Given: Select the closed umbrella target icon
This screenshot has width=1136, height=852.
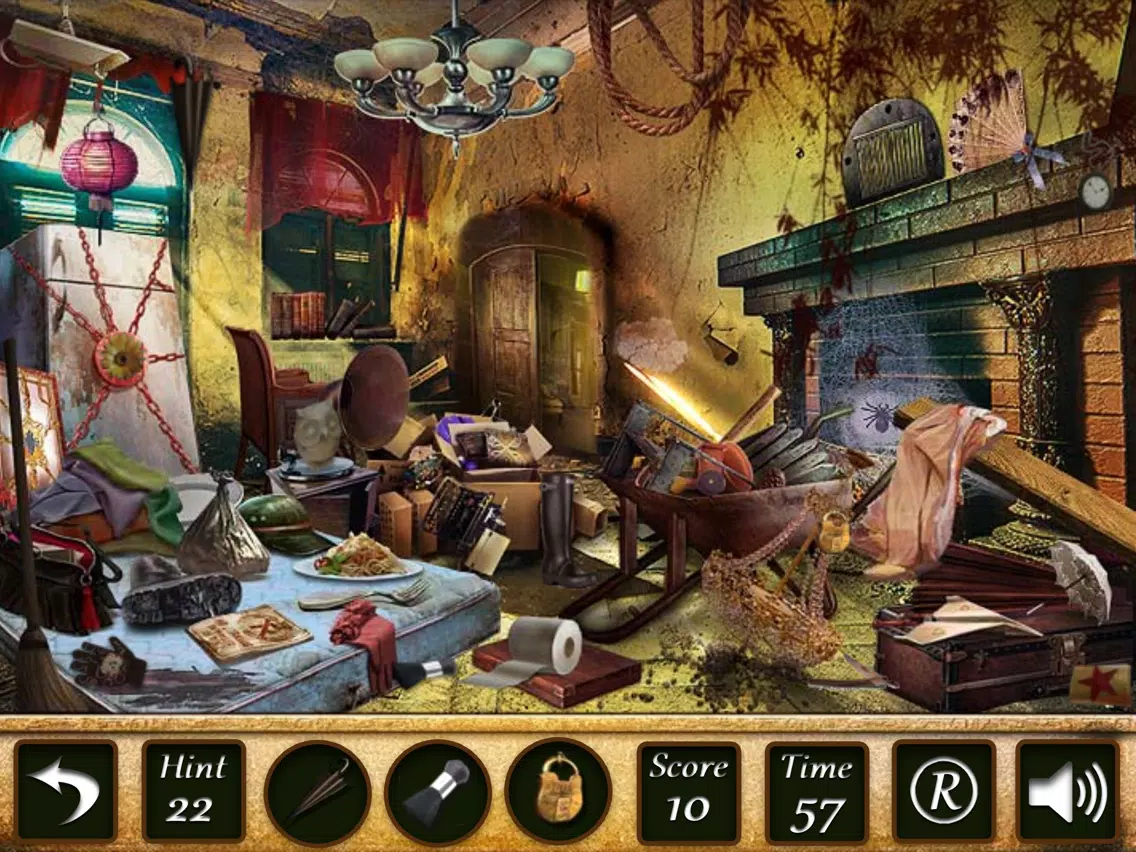Looking at the screenshot, I should tap(317, 793).
